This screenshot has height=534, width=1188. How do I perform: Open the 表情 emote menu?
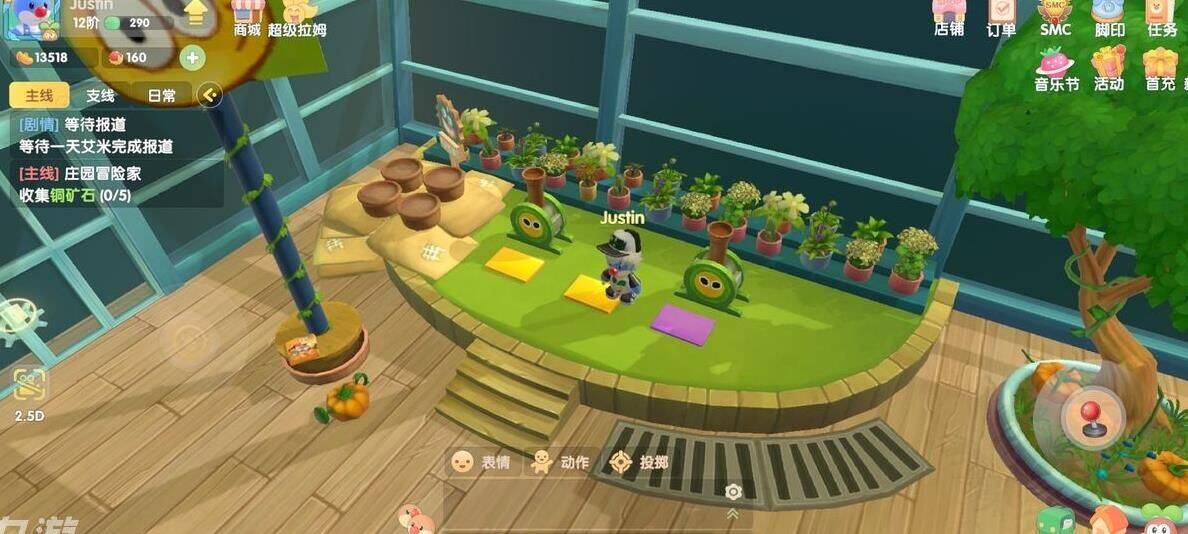pyautogui.click(x=481, y=462)
